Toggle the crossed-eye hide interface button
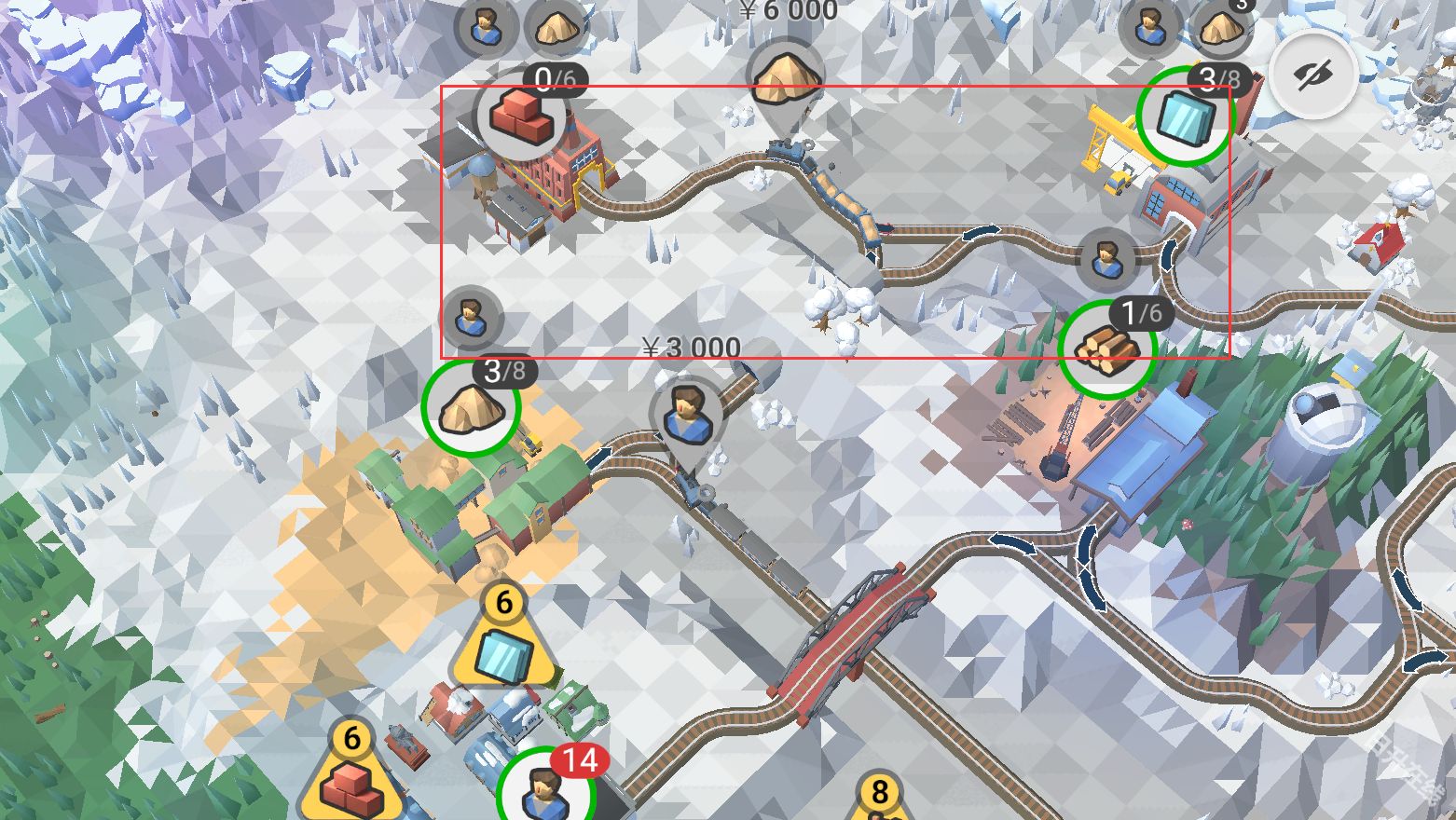Image resolution: width=1456 pixels, height=820 pixels. (1313, 75)
